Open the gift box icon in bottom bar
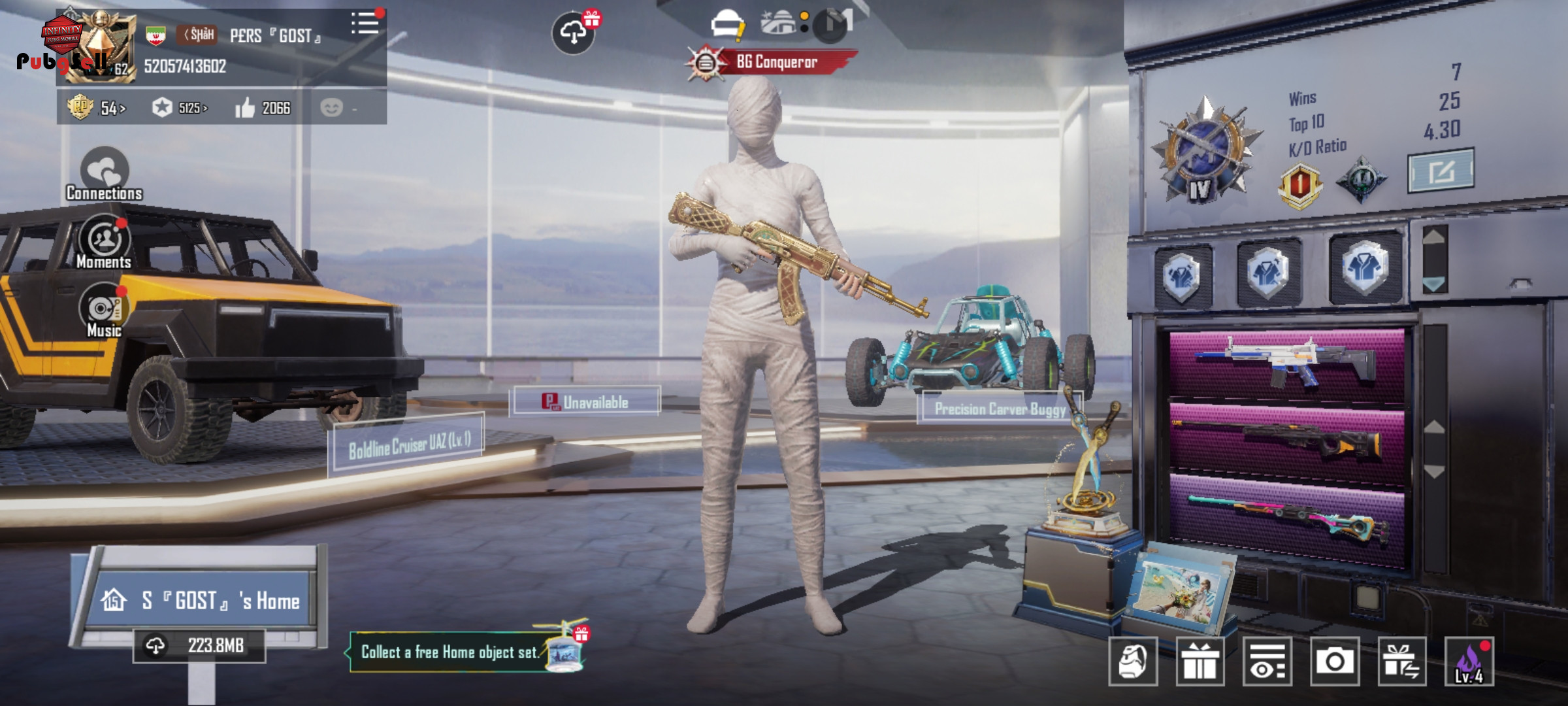 point(1200,661)
